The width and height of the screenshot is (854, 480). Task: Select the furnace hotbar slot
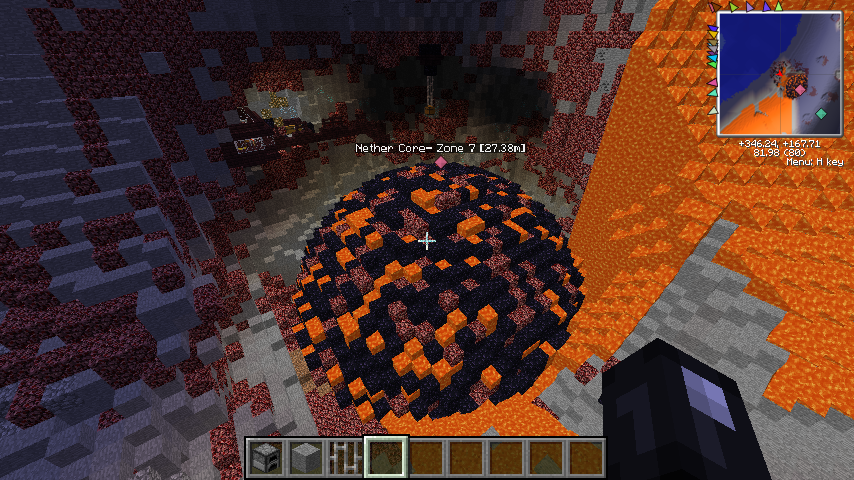click(265, 457)
